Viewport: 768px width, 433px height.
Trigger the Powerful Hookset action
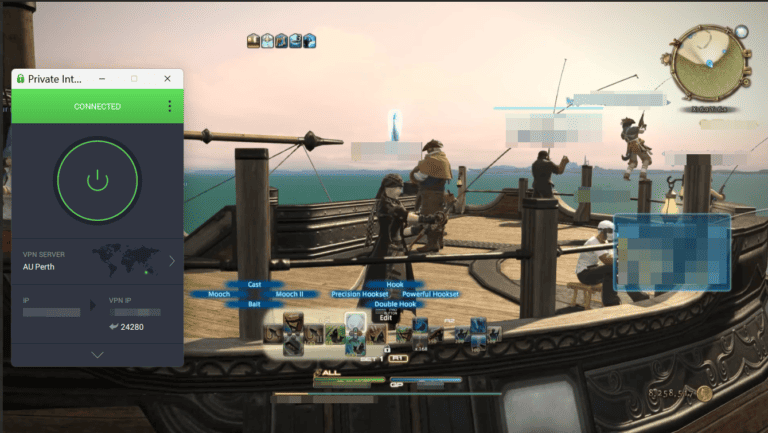(430, 294)
